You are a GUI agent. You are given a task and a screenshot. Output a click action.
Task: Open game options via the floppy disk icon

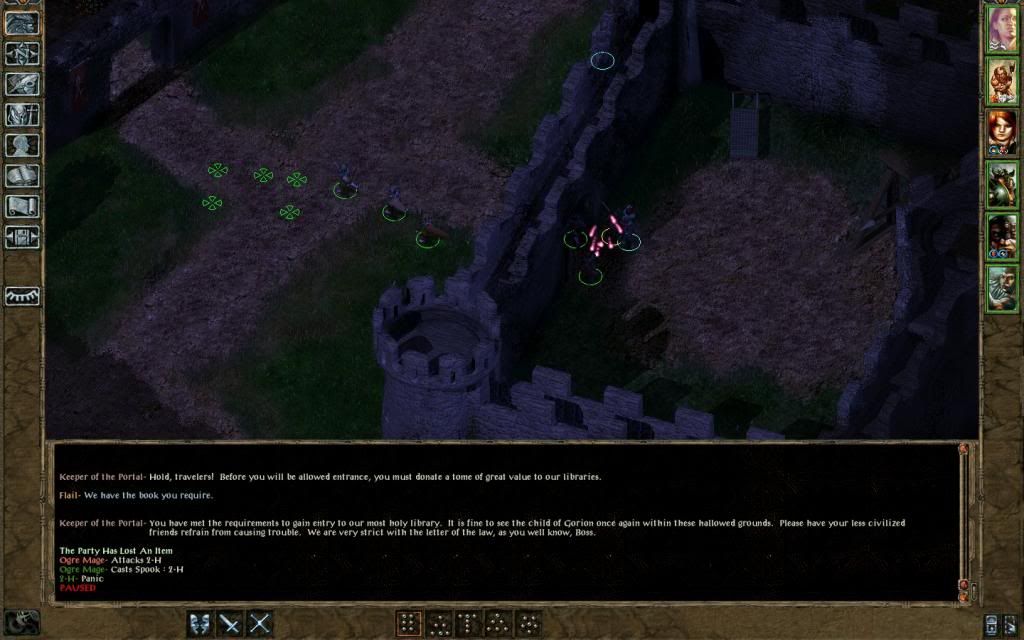tap(21, 237)
